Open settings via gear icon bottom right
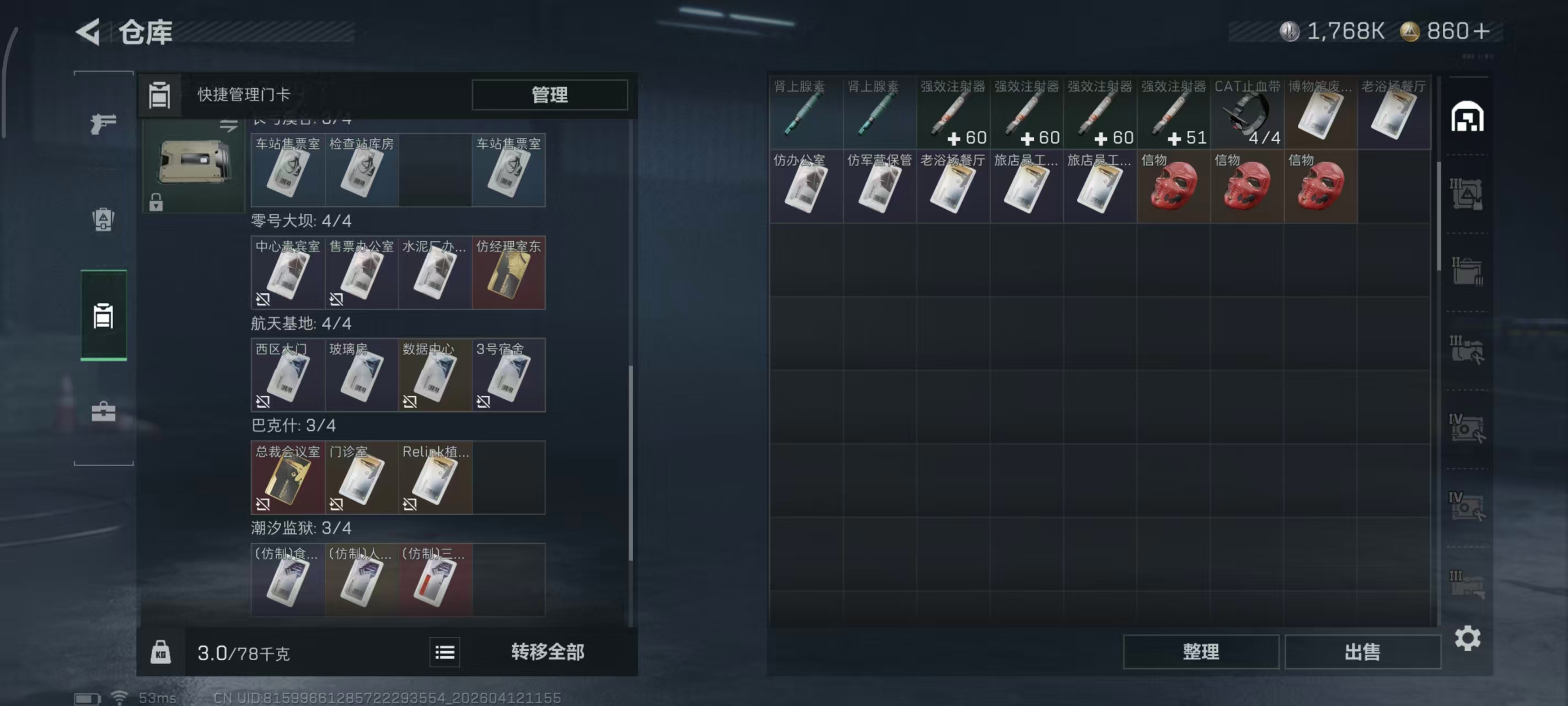 coord(1468,639)
